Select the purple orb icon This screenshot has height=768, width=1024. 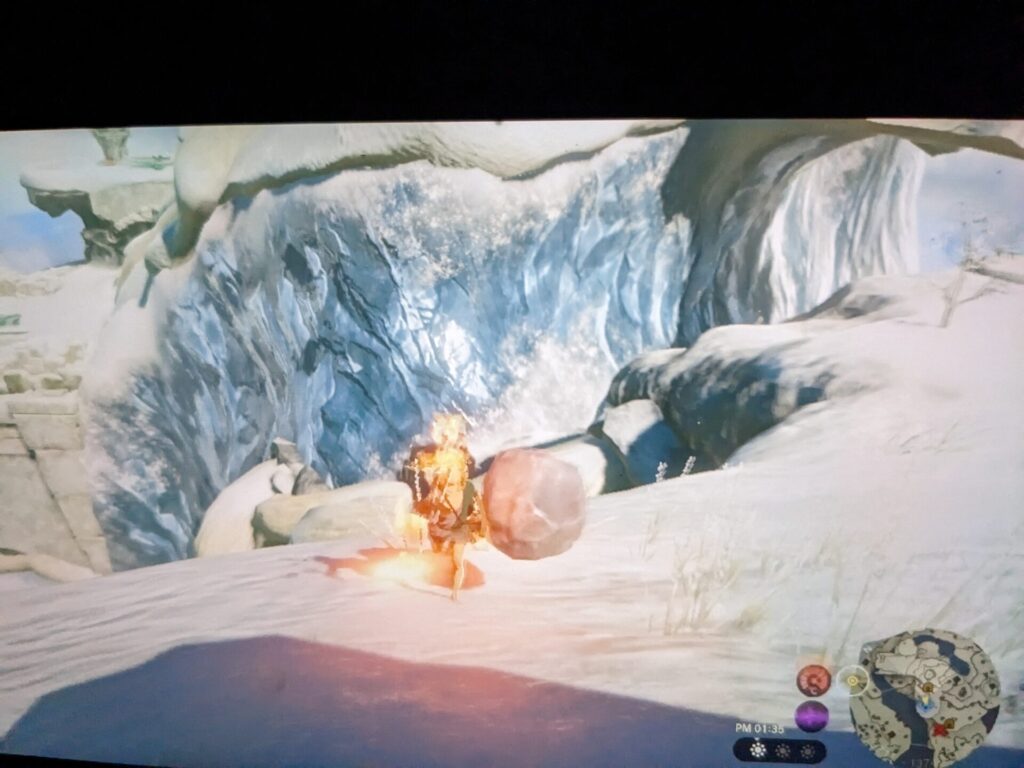811,716
